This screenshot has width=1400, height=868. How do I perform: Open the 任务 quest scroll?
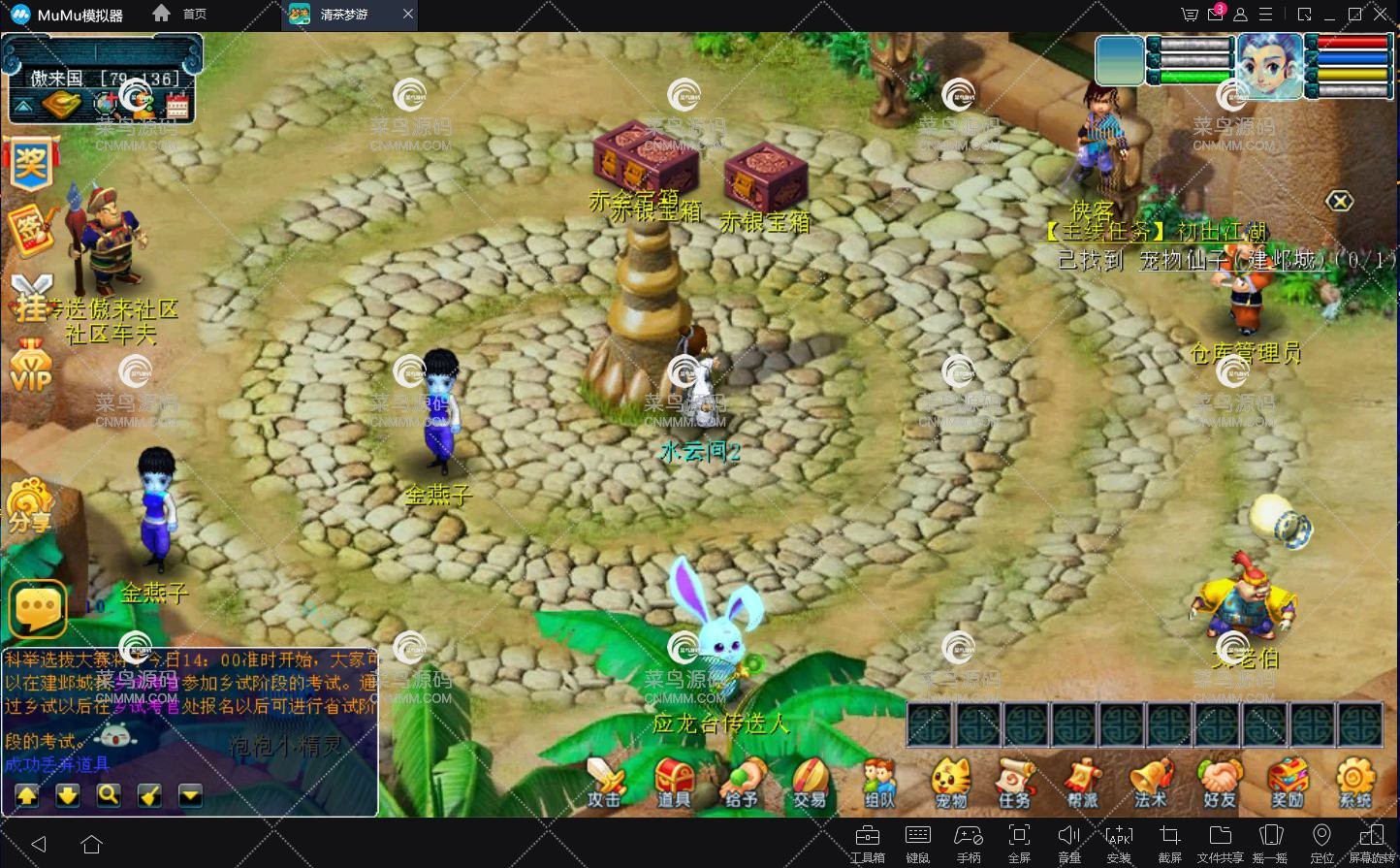coord(1014,782)
